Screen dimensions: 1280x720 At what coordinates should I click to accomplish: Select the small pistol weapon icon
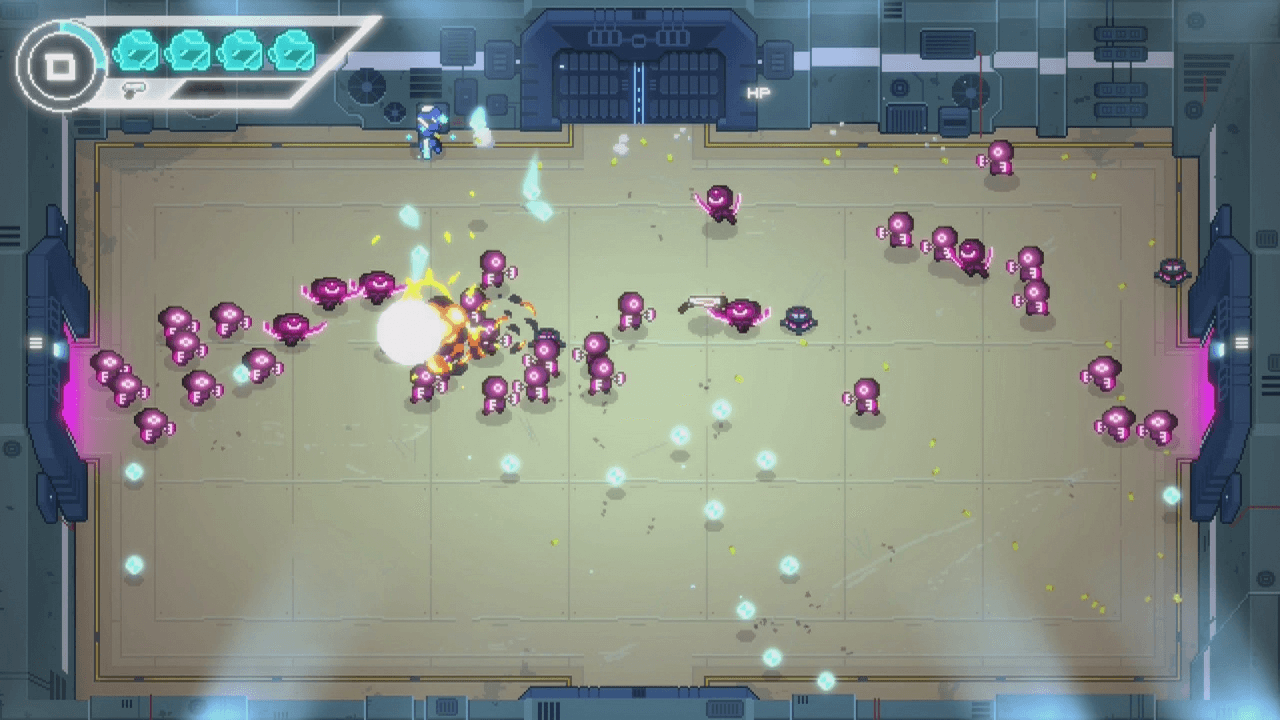tap(134, 89)
